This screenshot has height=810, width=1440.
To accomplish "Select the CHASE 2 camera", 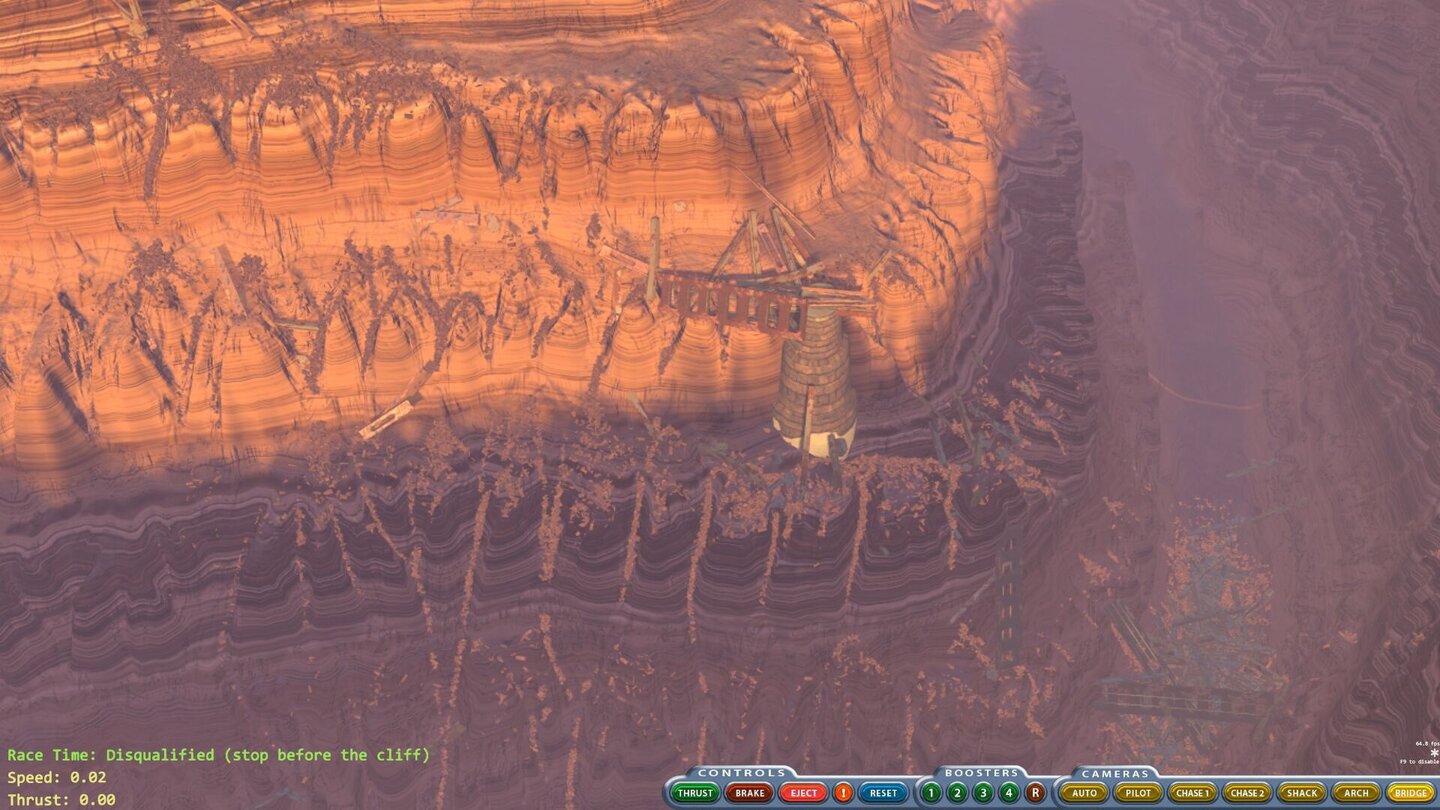I will [x=1249, y=792].
